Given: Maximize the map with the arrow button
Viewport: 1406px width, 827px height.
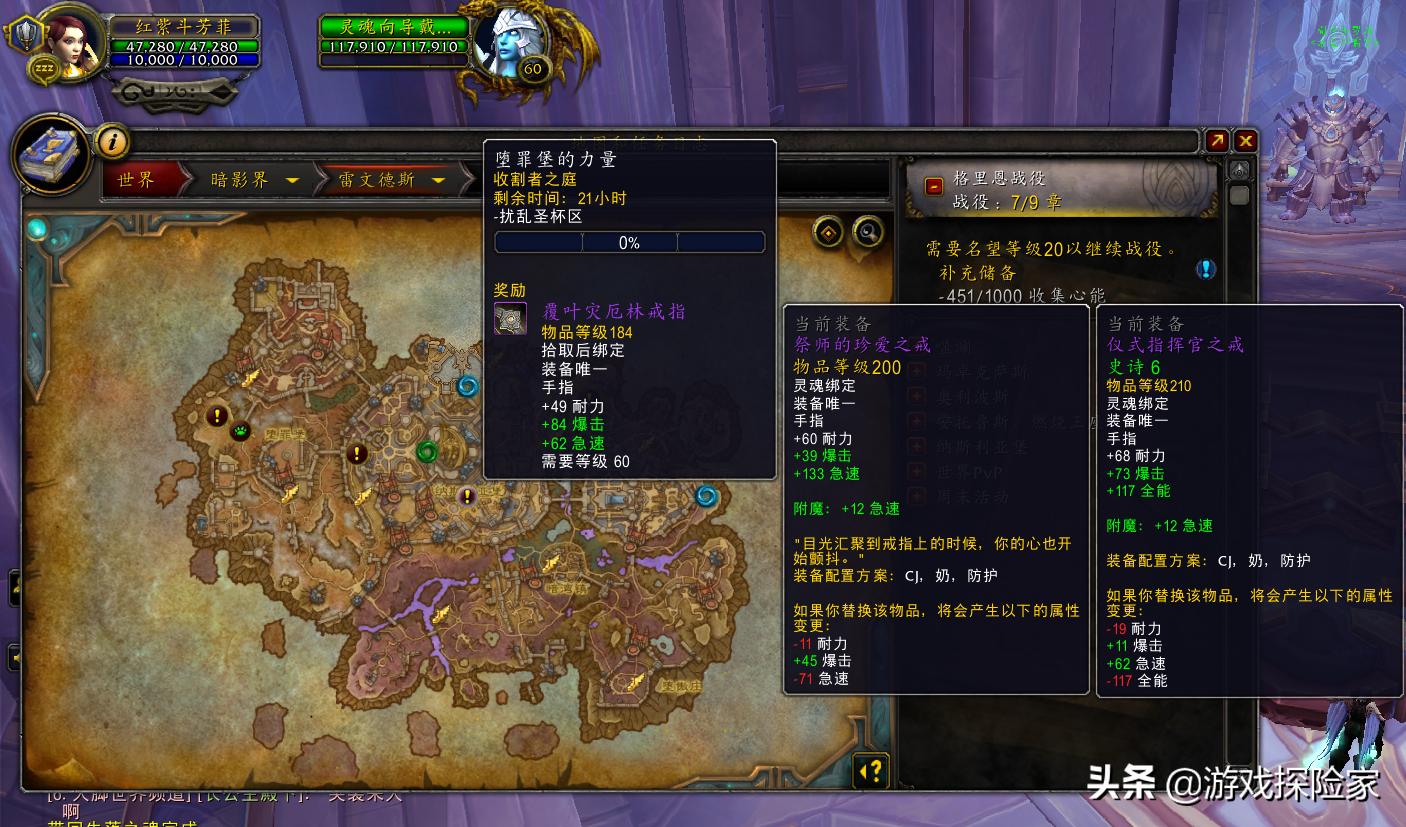Looking at the screenshot, I should pyautogui.click(x=1217, y=141).
